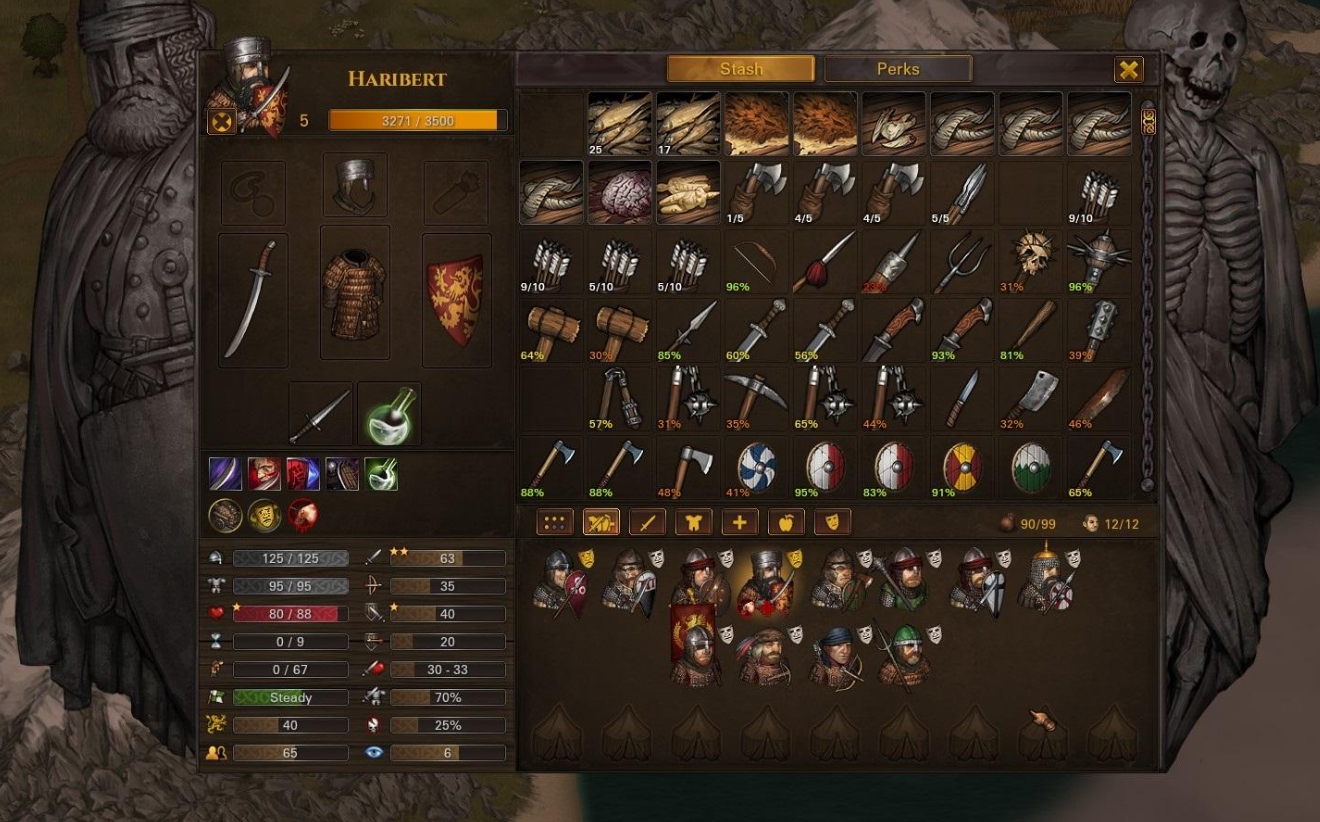Pick the dagger in the bag slot

pyautogui.click(x=321, y=414)
